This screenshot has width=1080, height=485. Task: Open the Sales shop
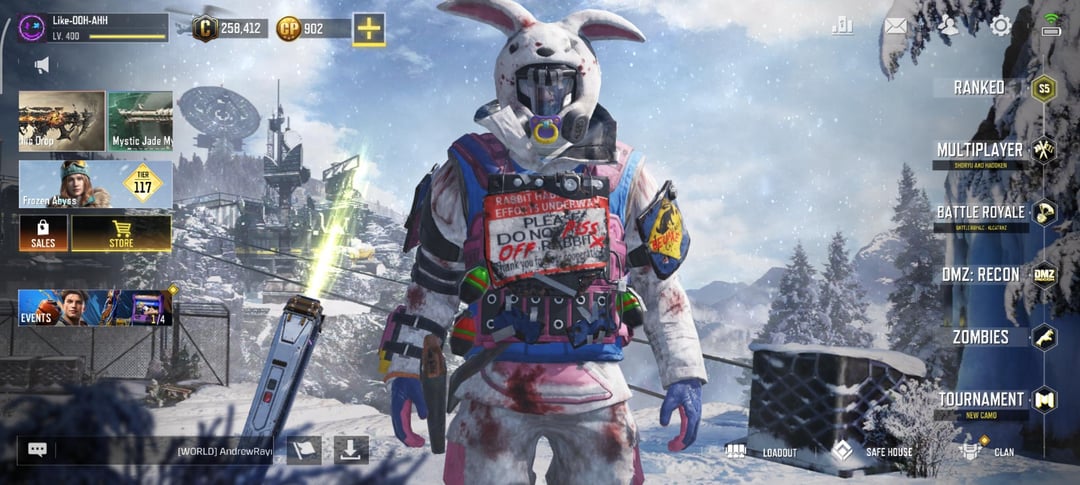point(43,233)
